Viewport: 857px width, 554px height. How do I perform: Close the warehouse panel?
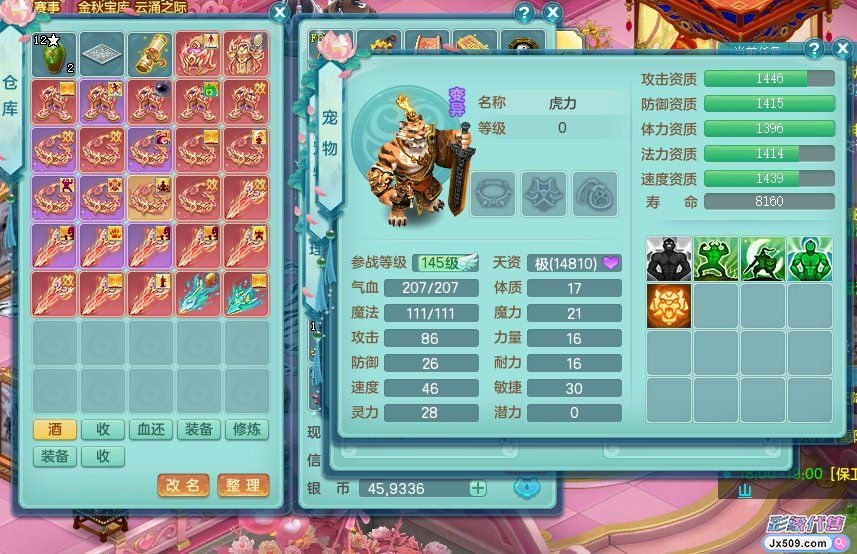point(280,14)
